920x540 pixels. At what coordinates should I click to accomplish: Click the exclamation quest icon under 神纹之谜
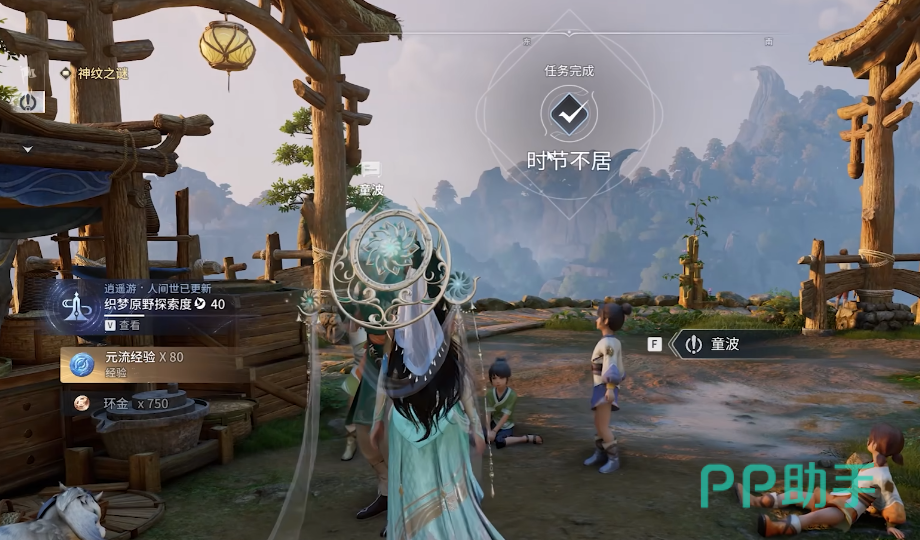[28, 101]
